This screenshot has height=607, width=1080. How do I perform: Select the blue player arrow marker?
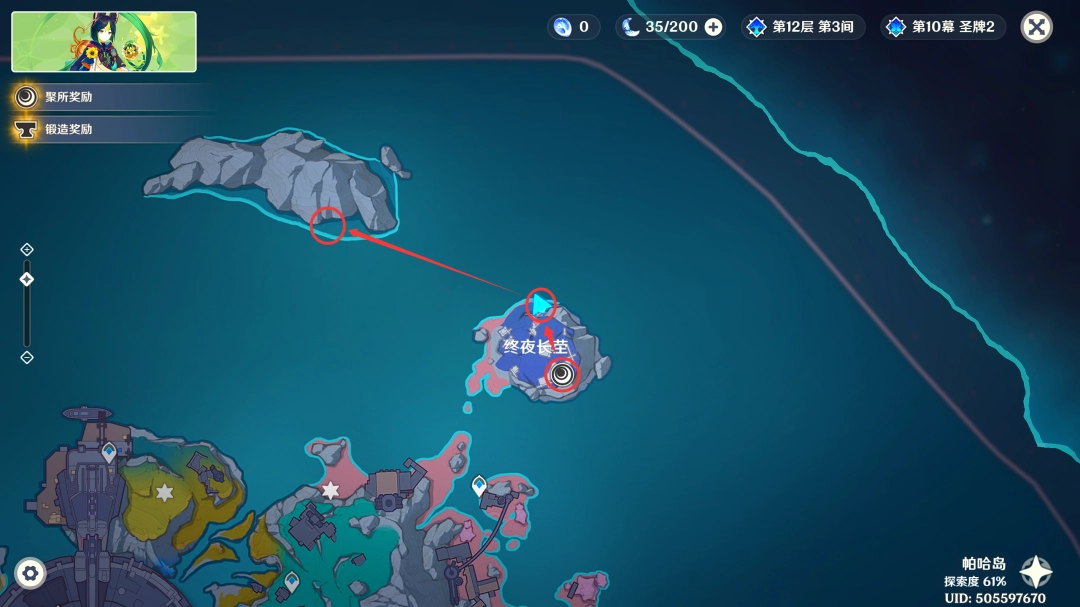tap(542, 303)
